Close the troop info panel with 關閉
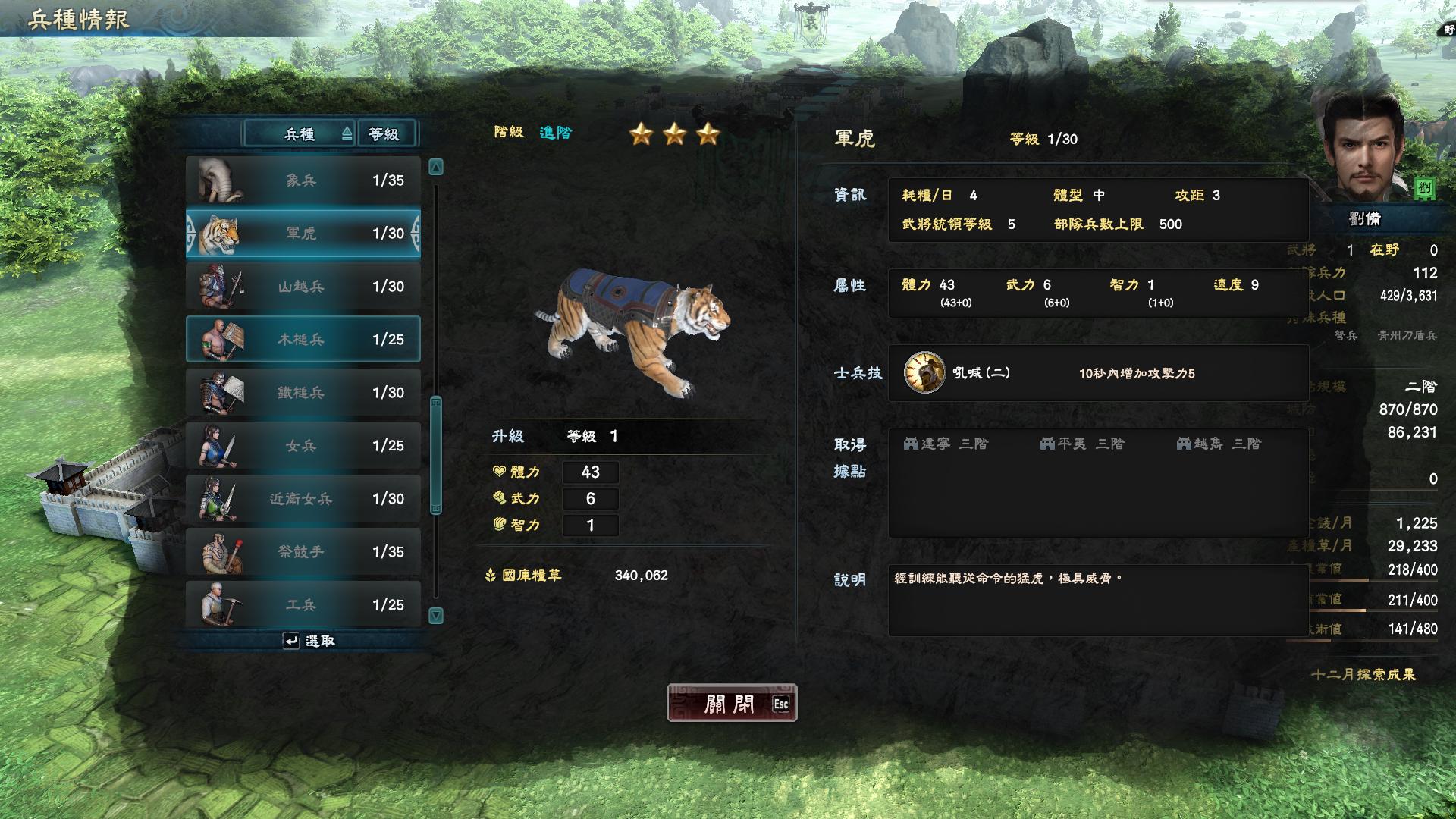 (731, 703)
